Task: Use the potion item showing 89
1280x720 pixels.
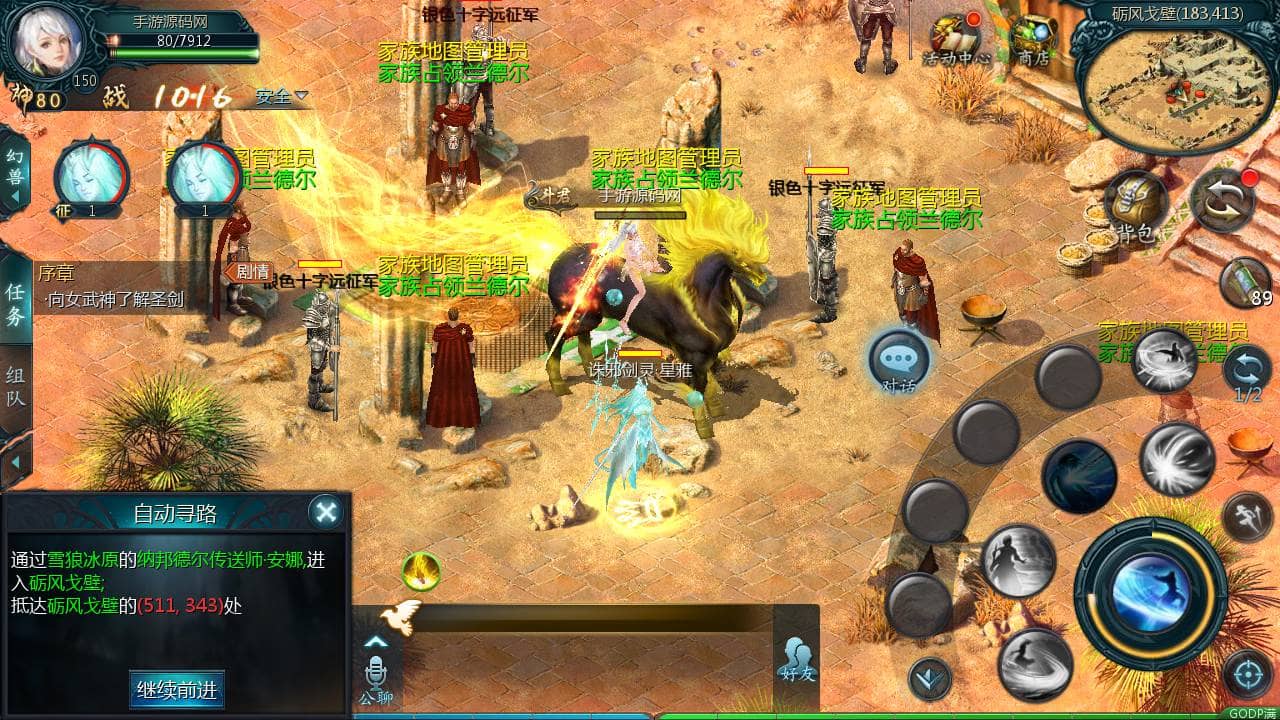Action: [1246, 282]
